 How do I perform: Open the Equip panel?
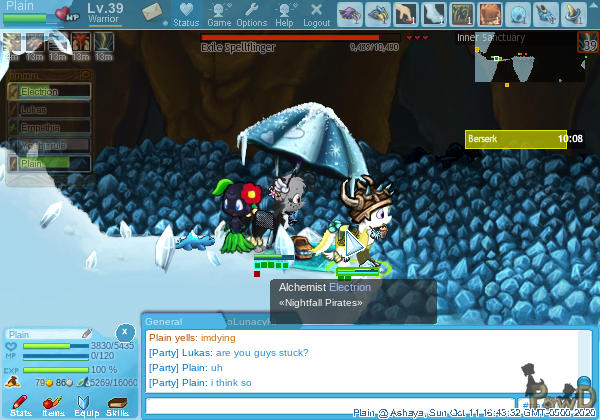pyautogui.click(x=85, y=404)
